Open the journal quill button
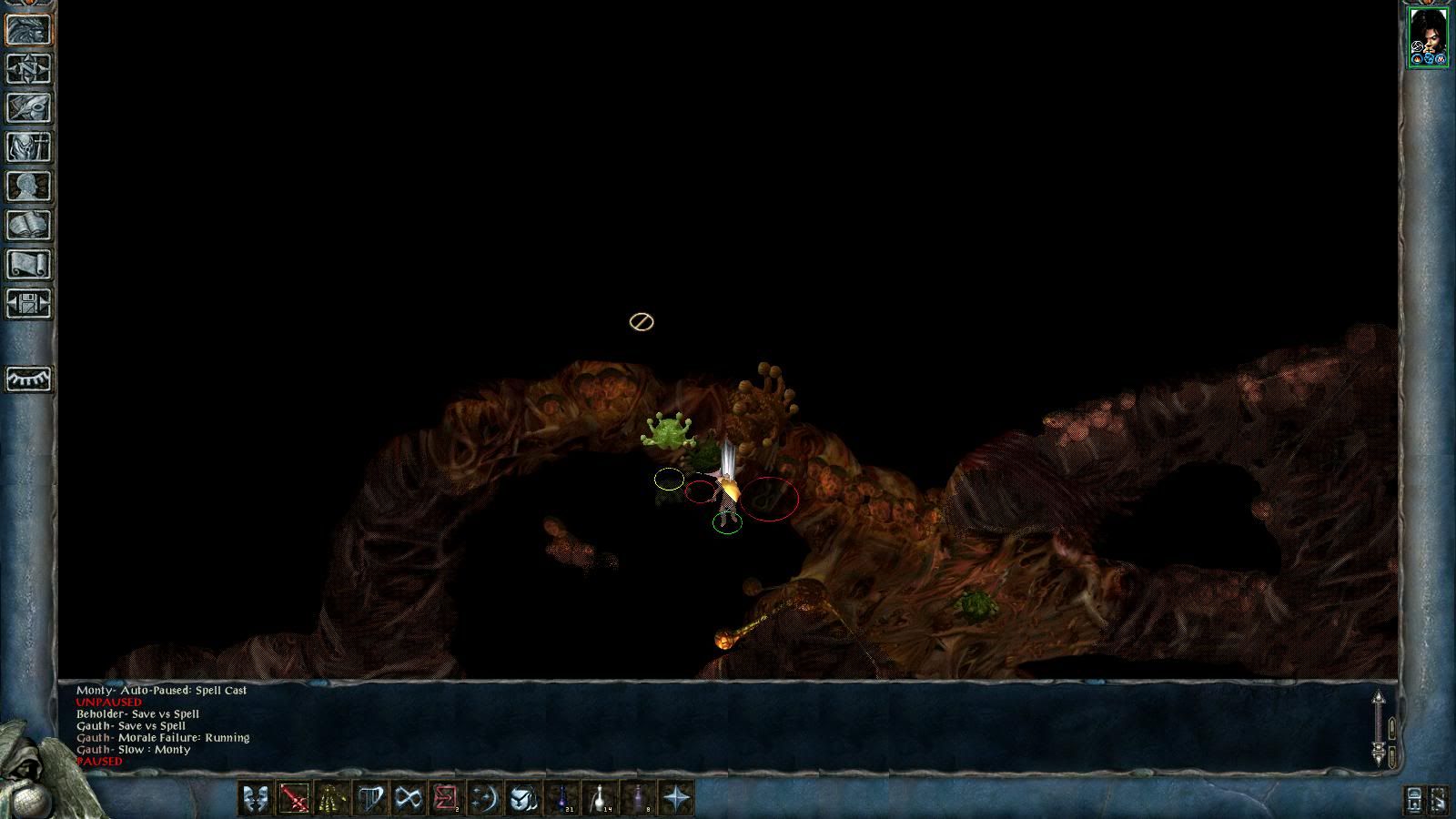This screenshot has height=819, width=1456. (29, 107)
